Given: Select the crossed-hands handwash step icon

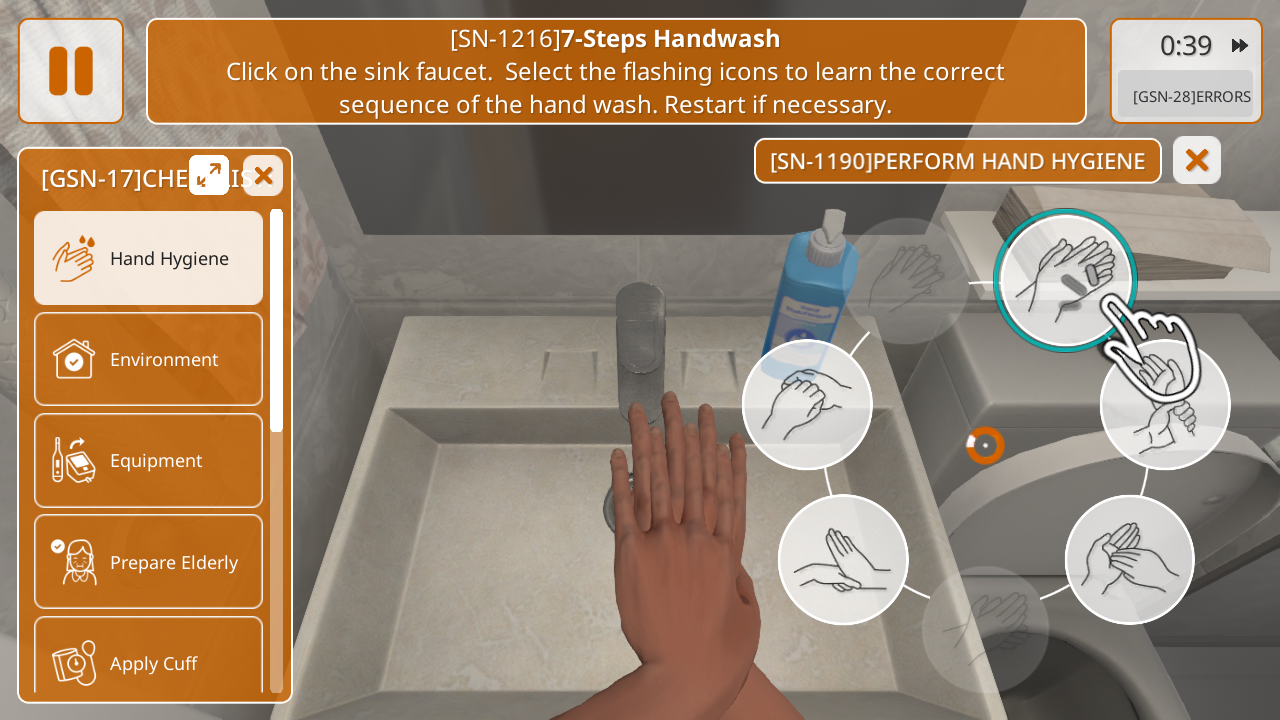Looking at the screenshot, I should pos(843,560).
